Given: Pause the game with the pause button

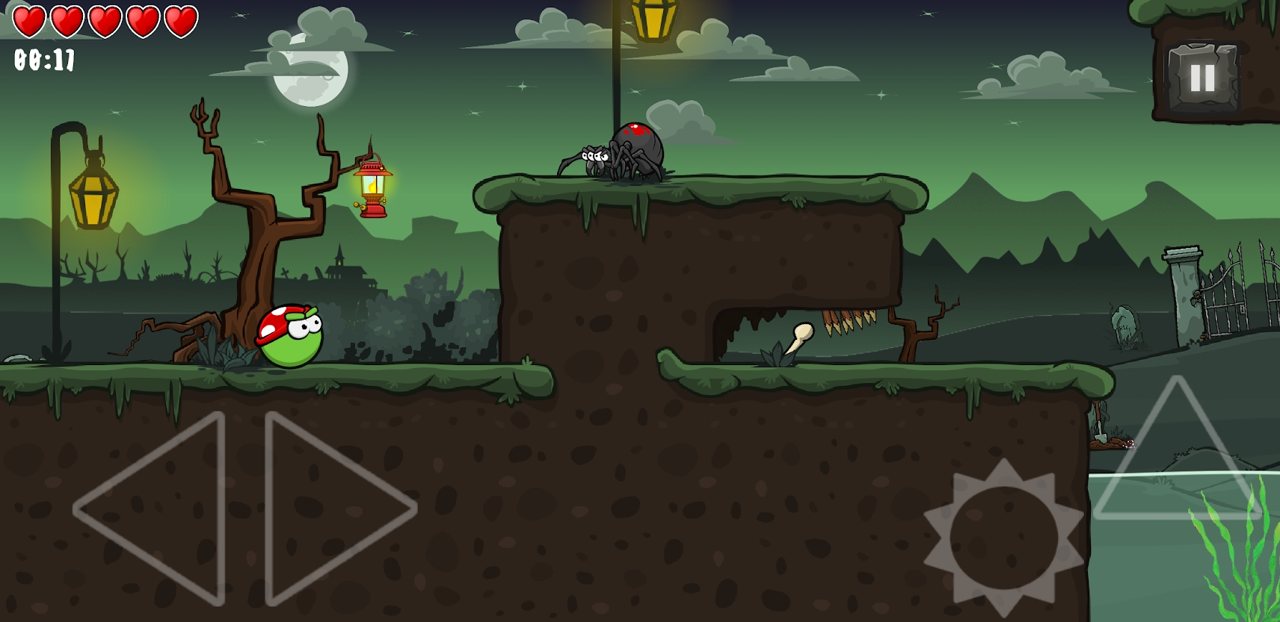Looking at the screenshot, I should click(1202, 77).
